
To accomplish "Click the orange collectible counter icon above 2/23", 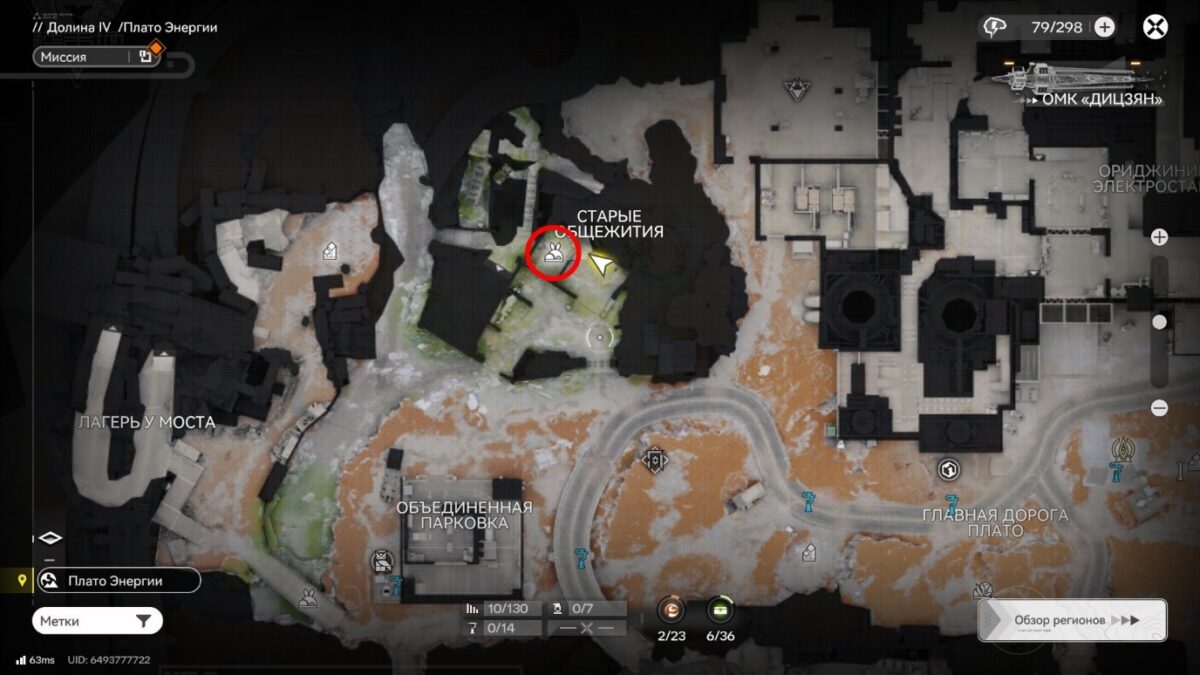I will pos(669,609).
